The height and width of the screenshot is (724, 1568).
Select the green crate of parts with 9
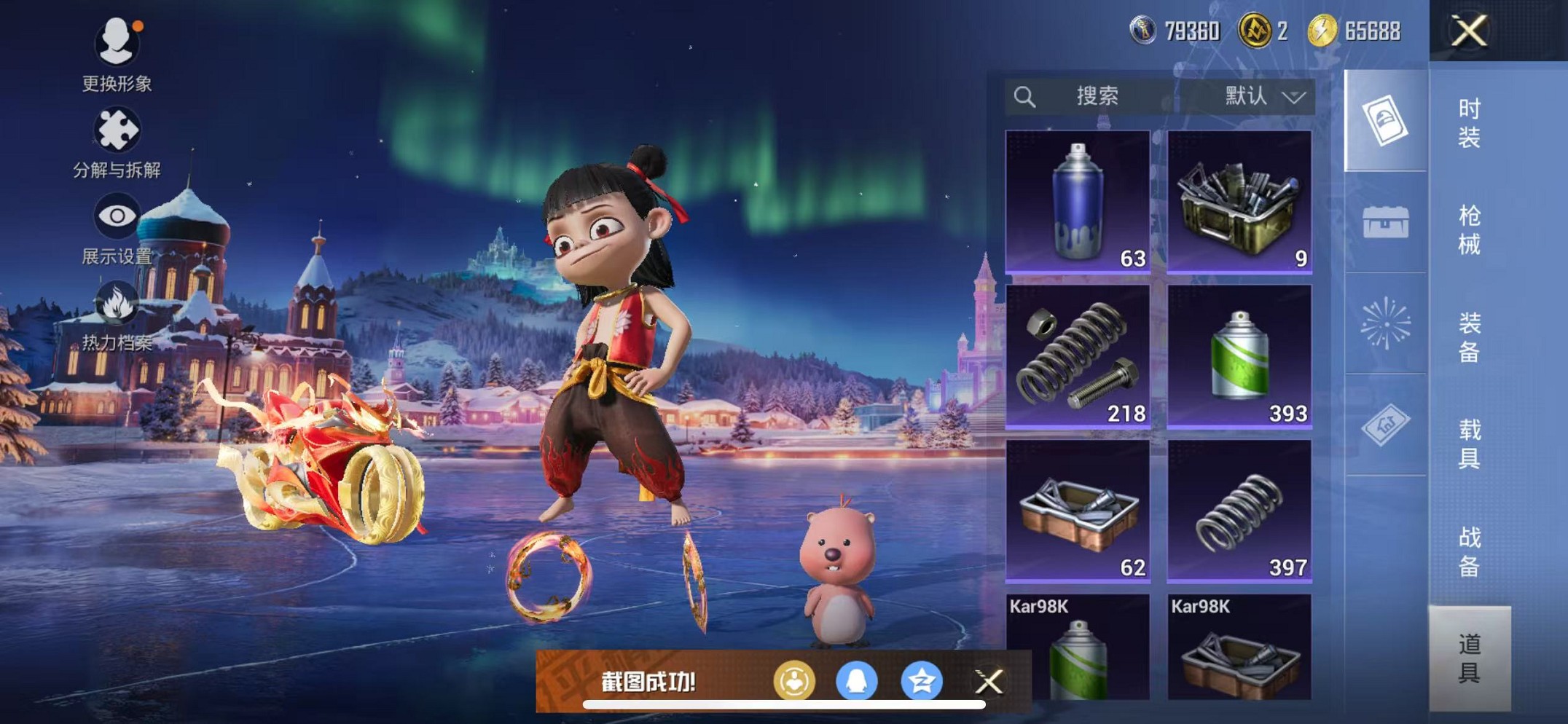tap(1239, 202)
